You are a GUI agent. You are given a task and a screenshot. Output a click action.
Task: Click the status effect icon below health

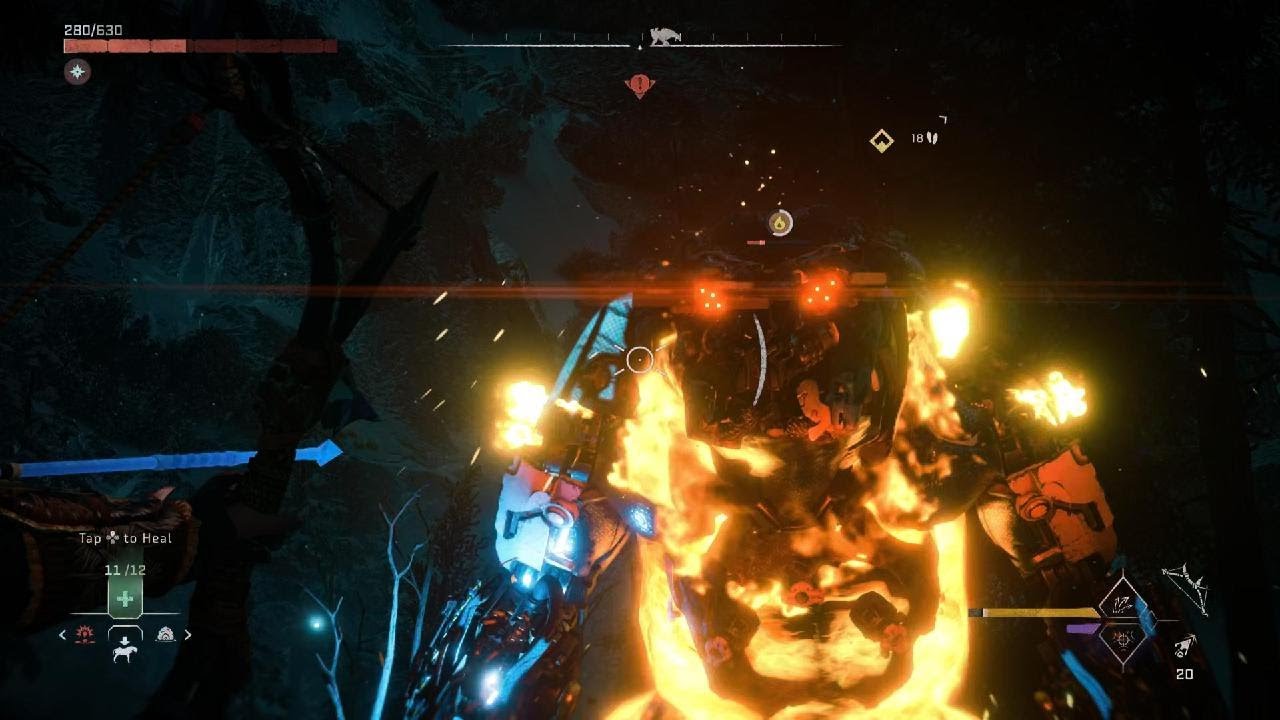78,71
